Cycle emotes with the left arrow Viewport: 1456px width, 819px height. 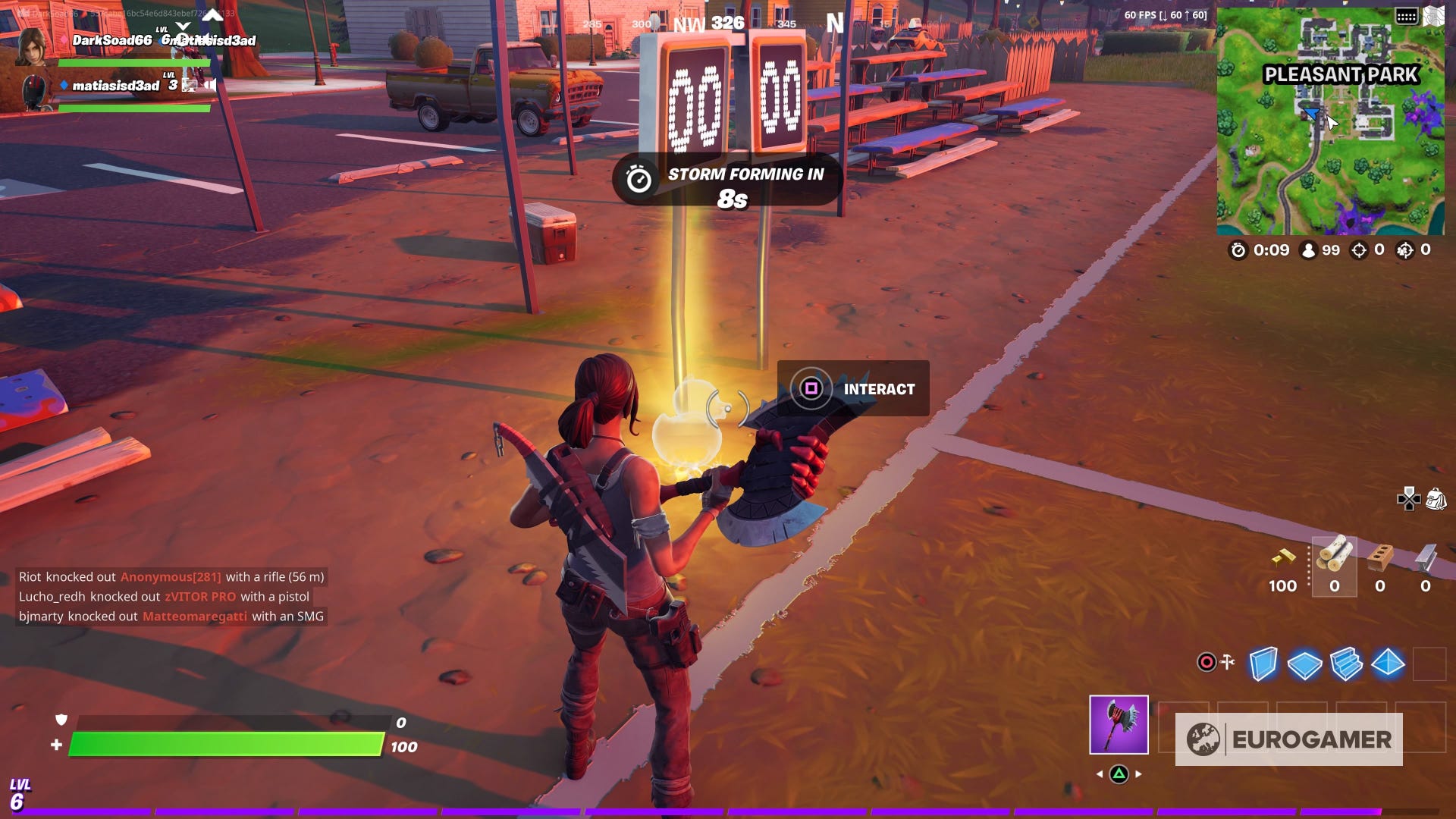pos(1099,773)
